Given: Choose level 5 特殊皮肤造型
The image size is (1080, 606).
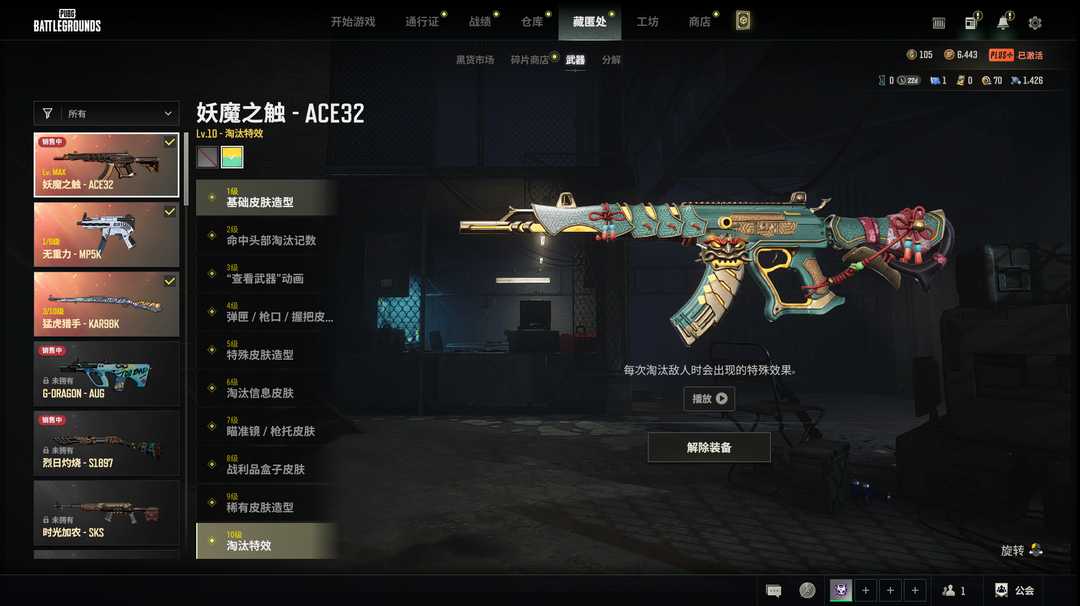Looking at the screenshot, I should tap(268, 350).
